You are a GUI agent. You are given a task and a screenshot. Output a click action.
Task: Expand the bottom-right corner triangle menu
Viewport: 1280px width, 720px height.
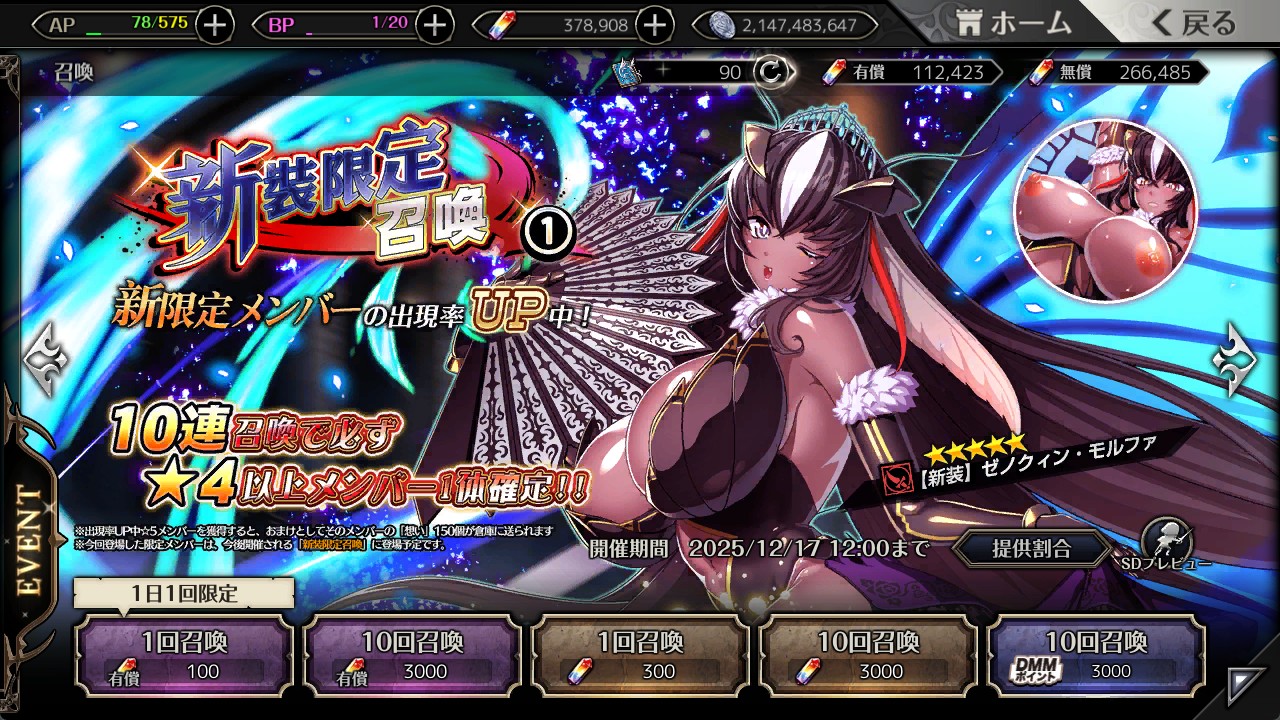pos(1246,684)
